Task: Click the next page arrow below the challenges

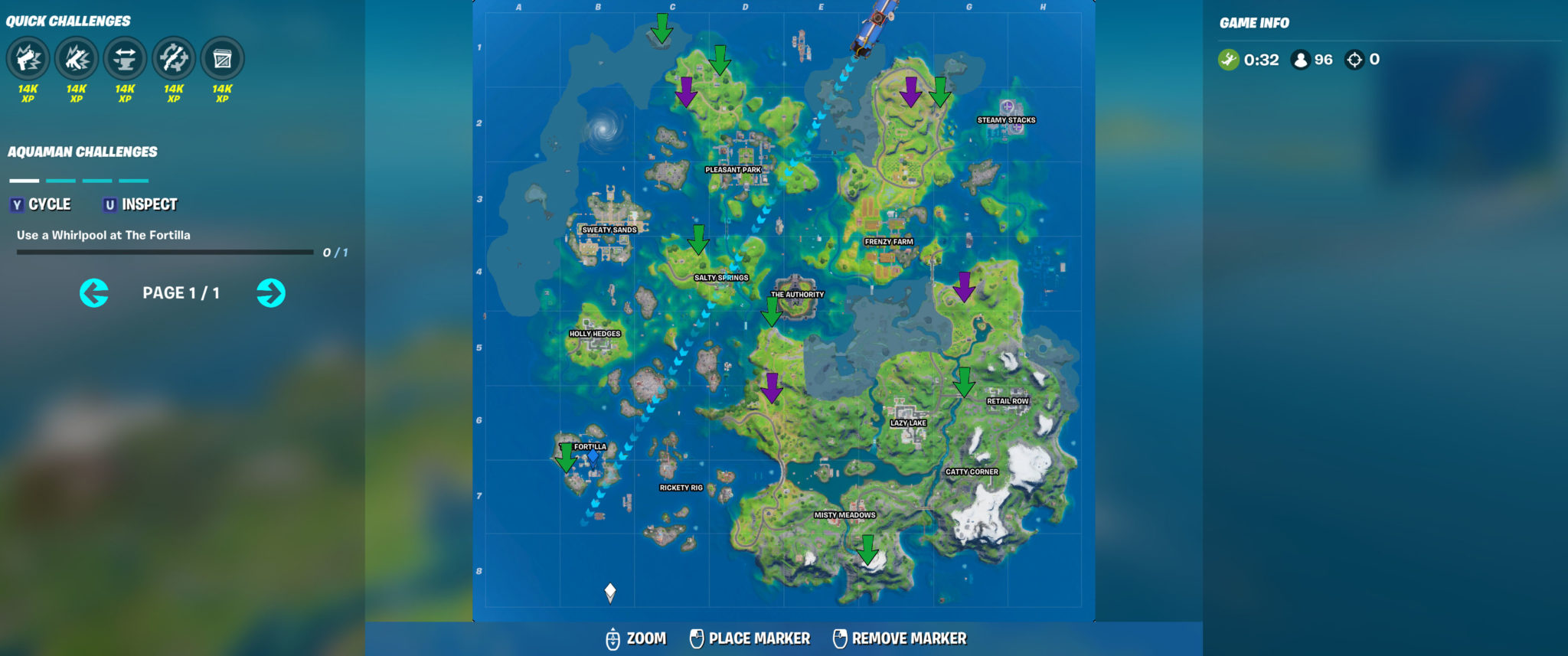Action: click(x=272, y=292)
